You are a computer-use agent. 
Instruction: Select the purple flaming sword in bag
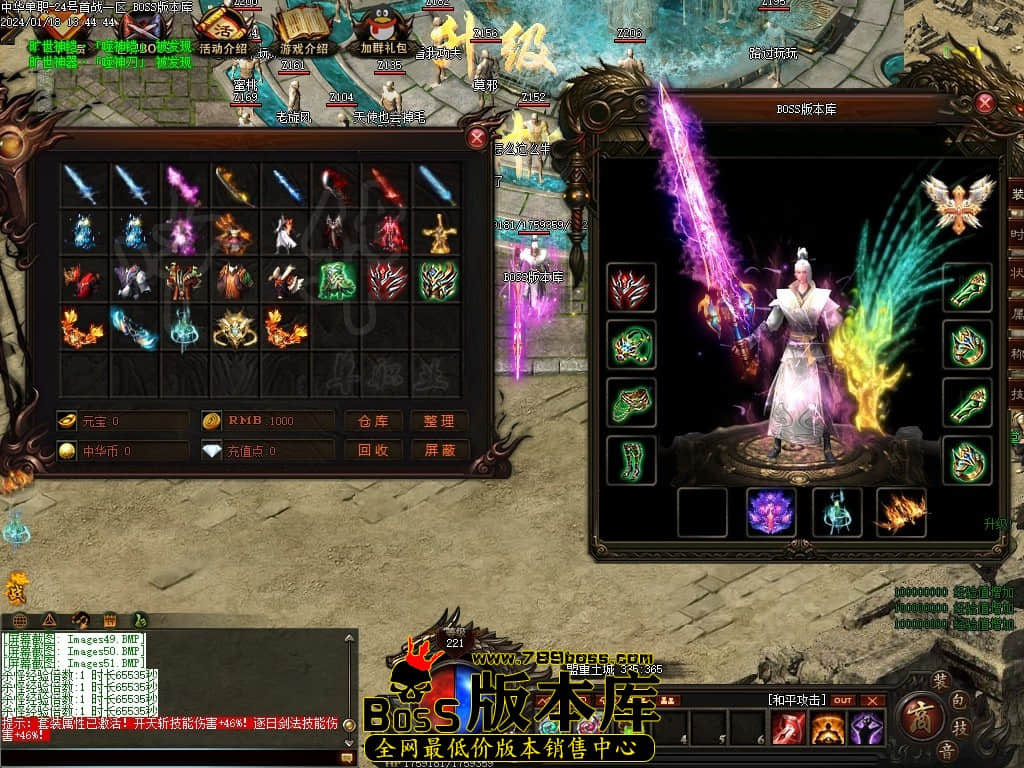point(183,185)
